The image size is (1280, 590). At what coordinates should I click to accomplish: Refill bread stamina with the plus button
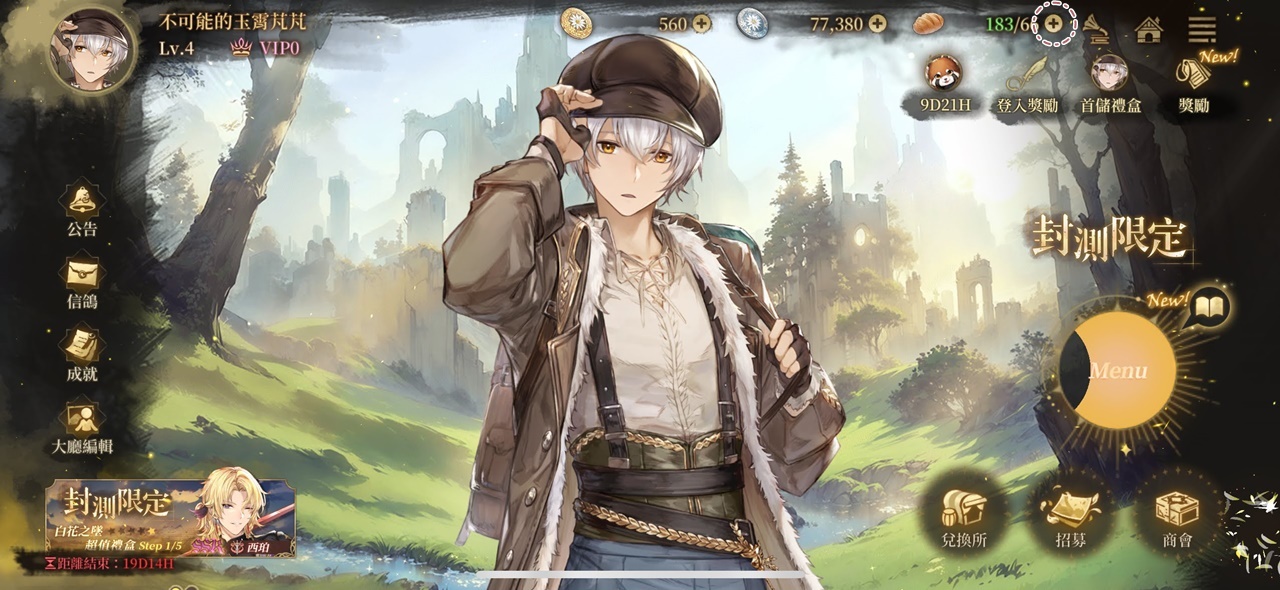[1053, 23]
